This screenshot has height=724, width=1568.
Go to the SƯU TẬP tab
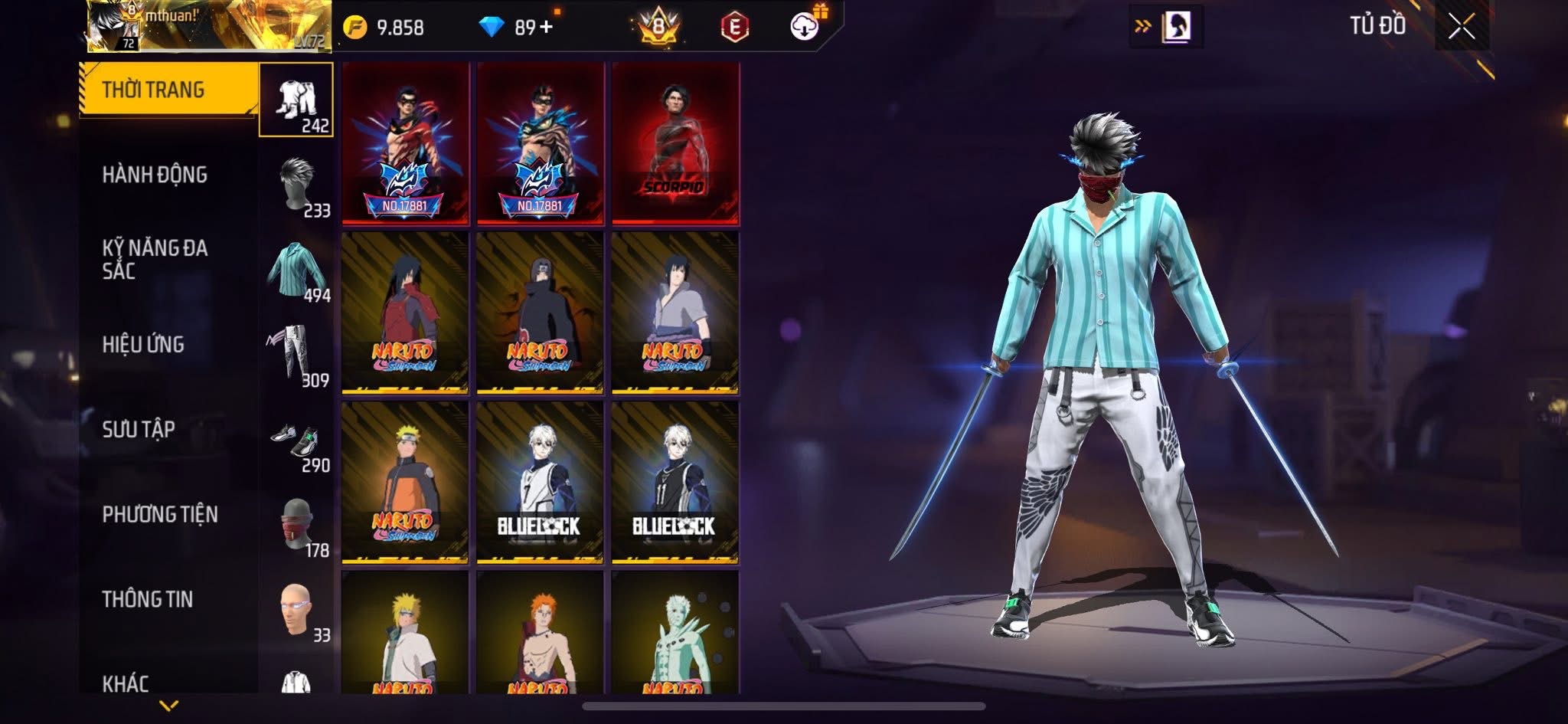click(139, 429)
